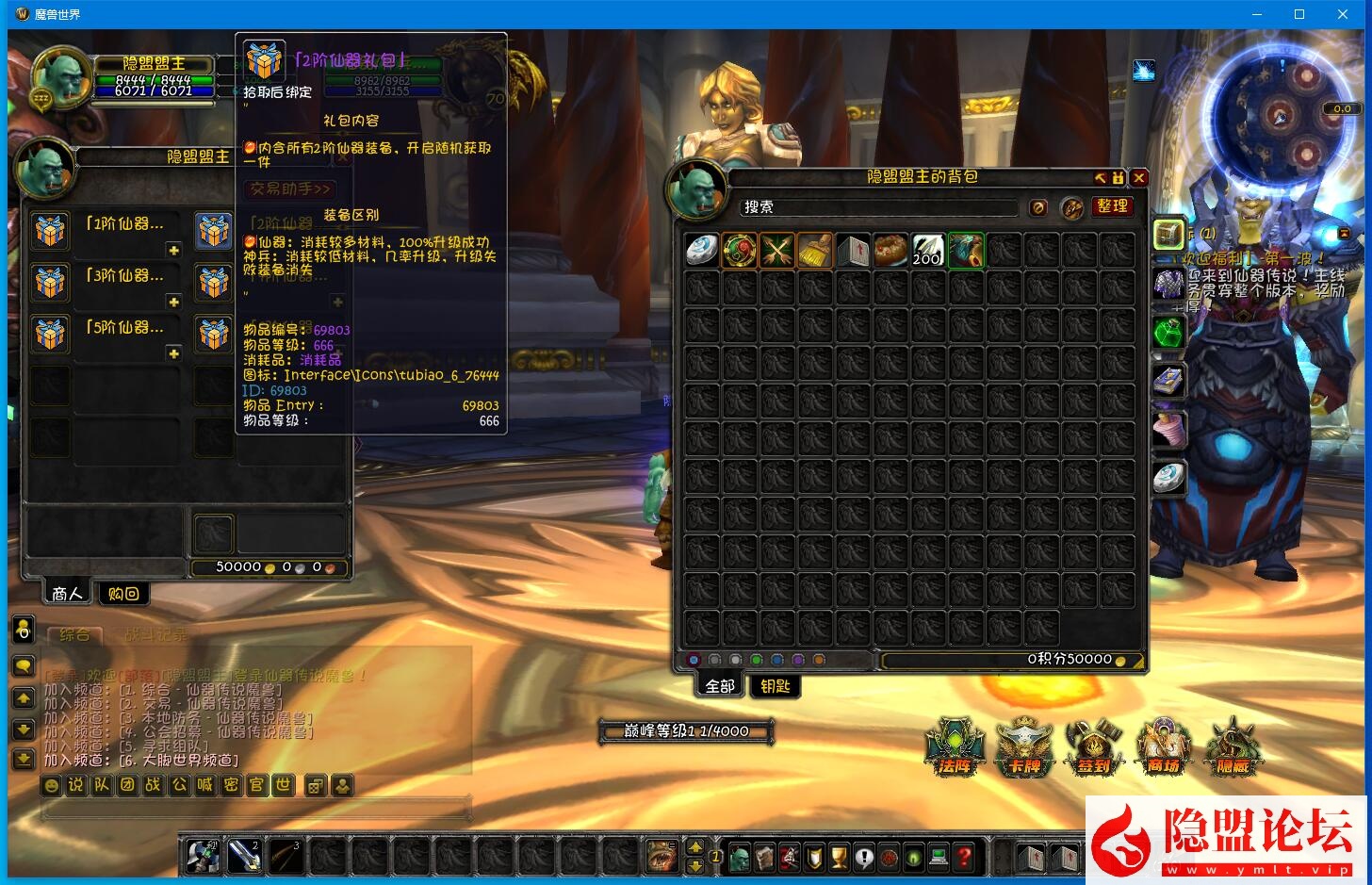Image resolution: width=1372 pixels, height=885 pixels.
Task: Open the 签到 daily sign-in button
Action: 1094,747
